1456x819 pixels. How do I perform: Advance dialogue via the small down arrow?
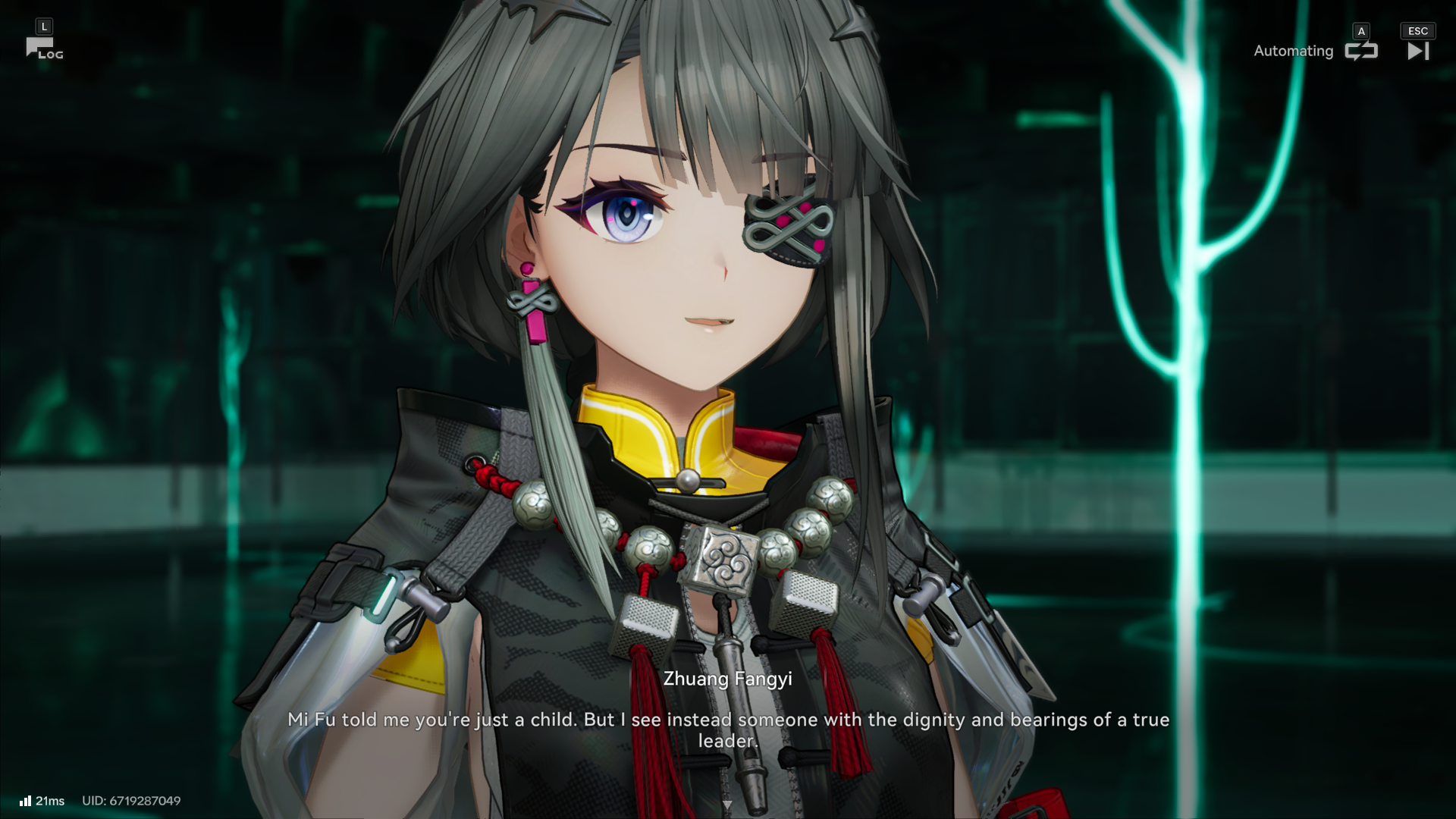point(727,805)
